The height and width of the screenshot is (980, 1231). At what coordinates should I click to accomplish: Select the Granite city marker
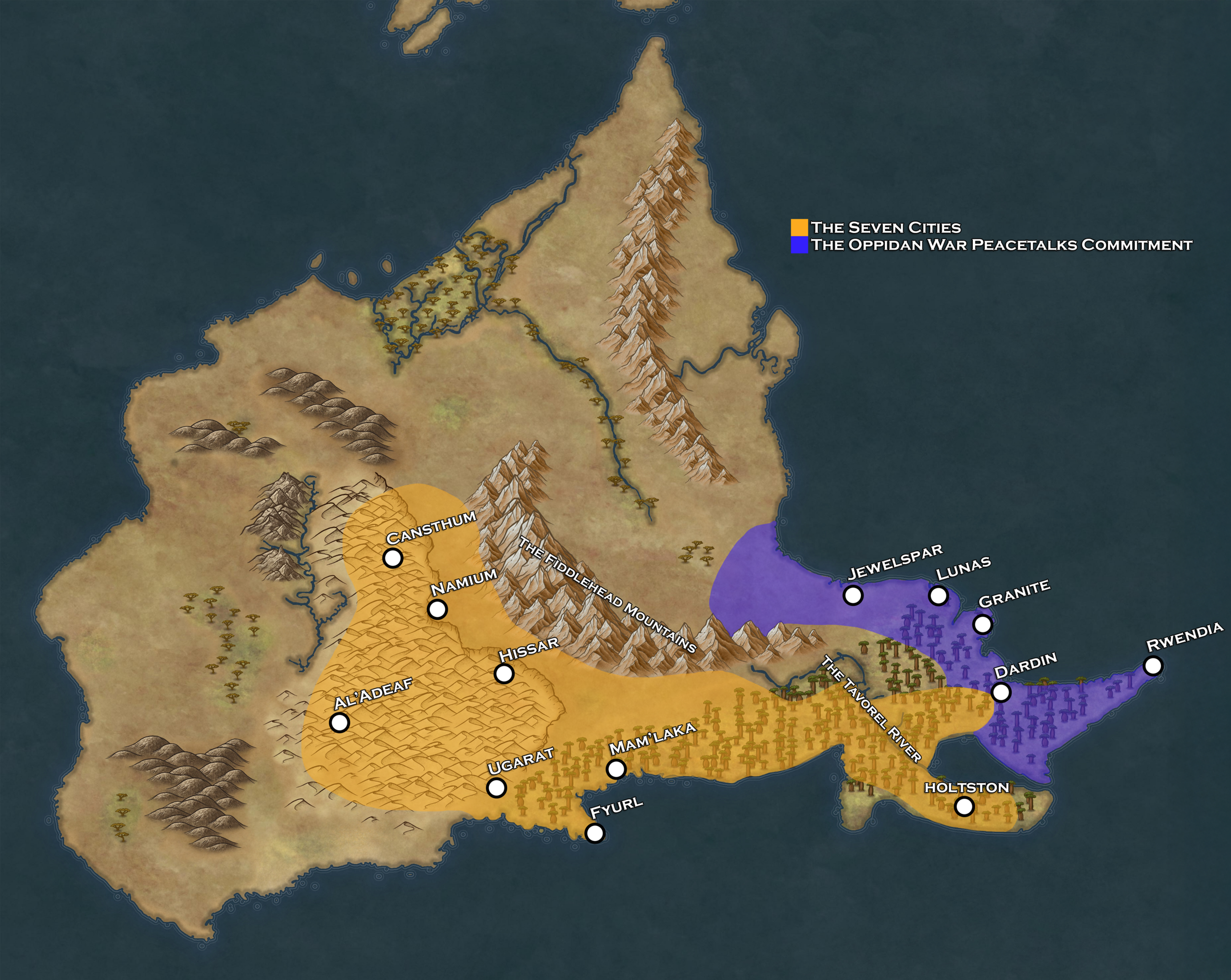click(x=982, y=624)
